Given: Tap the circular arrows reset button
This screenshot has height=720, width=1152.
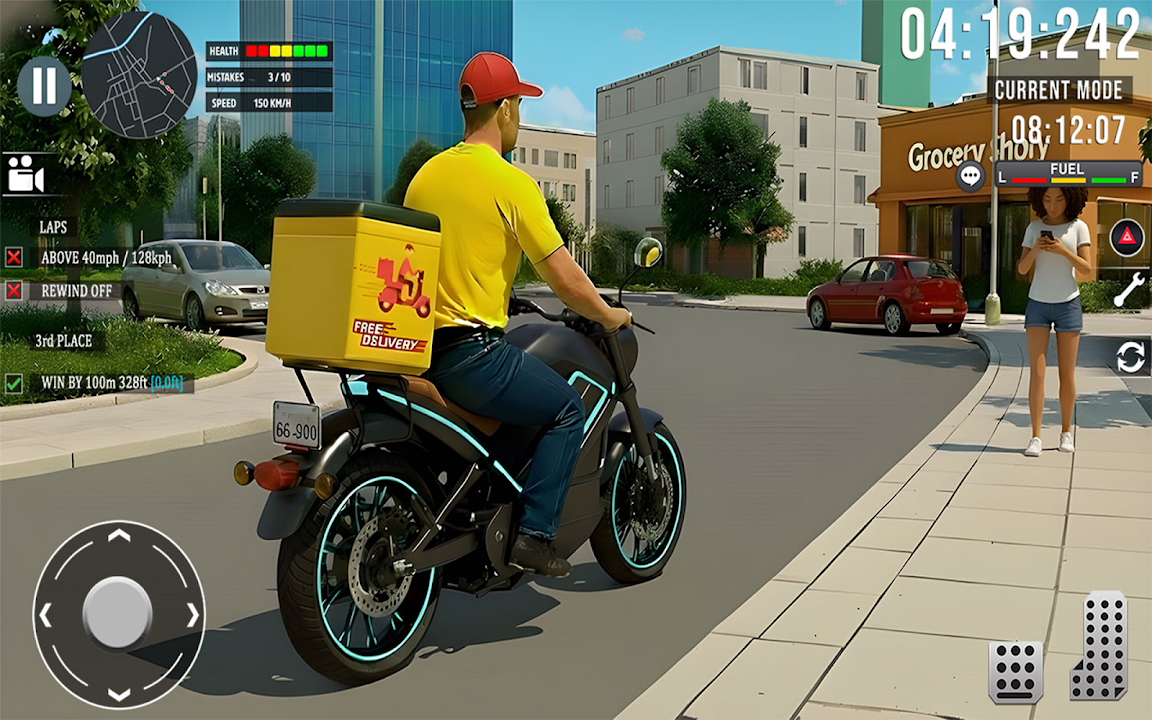Looking at the screenshot, I should (1131, 357).
